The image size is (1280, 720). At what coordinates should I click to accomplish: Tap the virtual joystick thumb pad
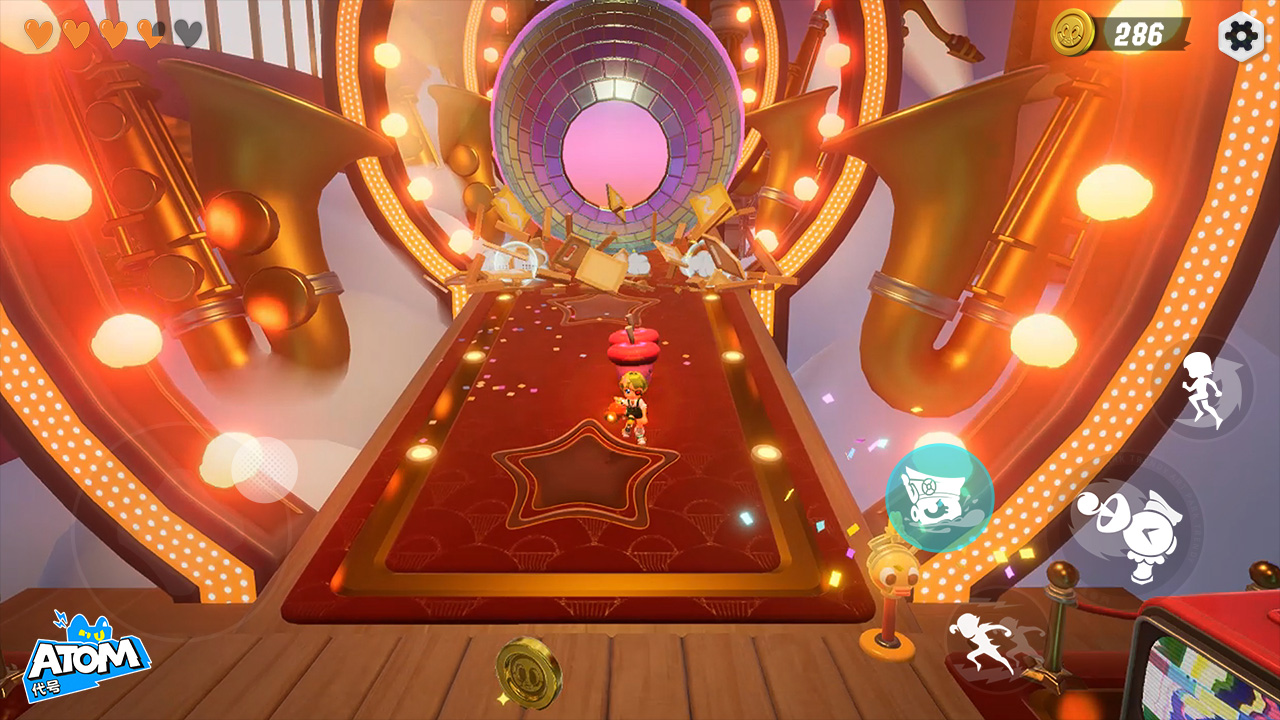pyautogui.click(x=265, y=469)
